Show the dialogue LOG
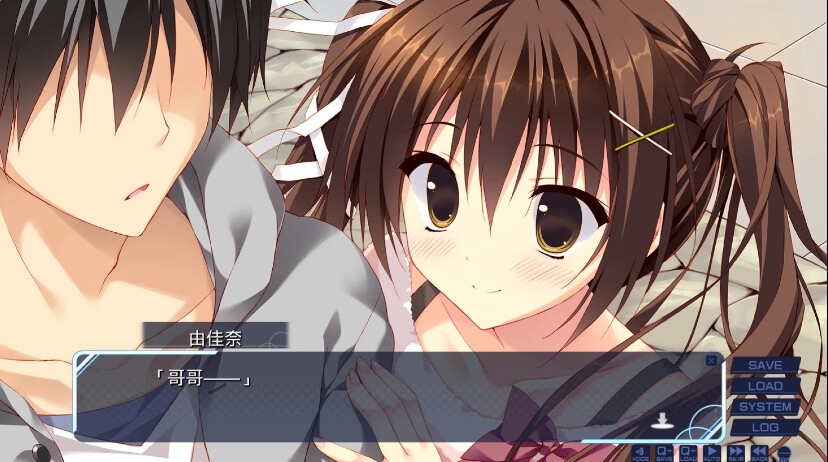This screenshot has width=828, height=462. coord(765,427)
